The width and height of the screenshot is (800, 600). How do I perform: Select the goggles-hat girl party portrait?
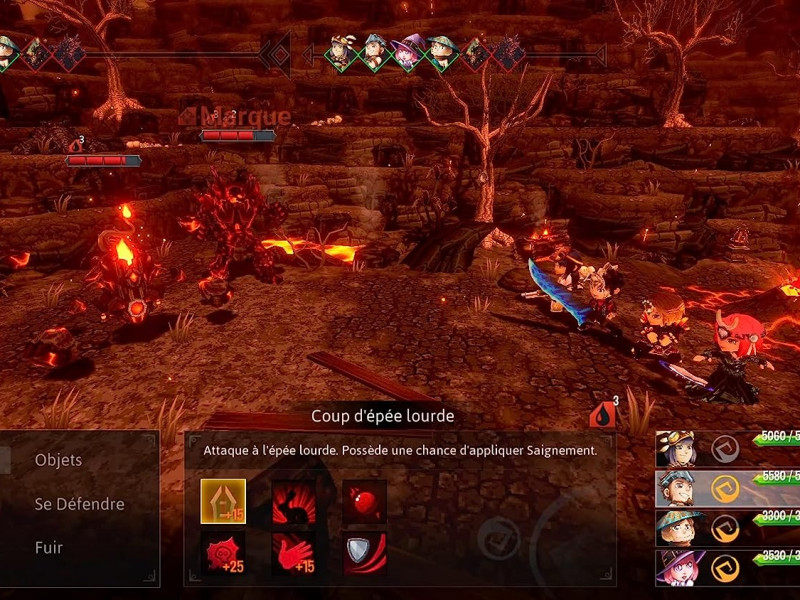point(675,449)
